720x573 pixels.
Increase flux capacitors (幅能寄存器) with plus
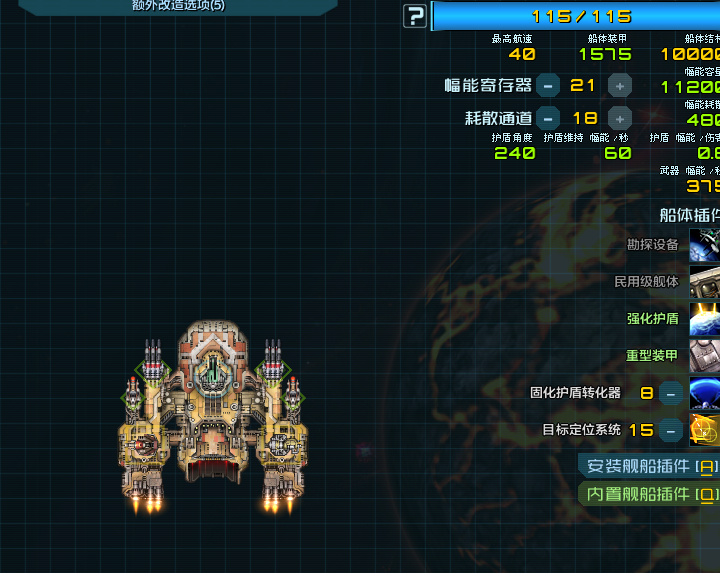point(620,86)
